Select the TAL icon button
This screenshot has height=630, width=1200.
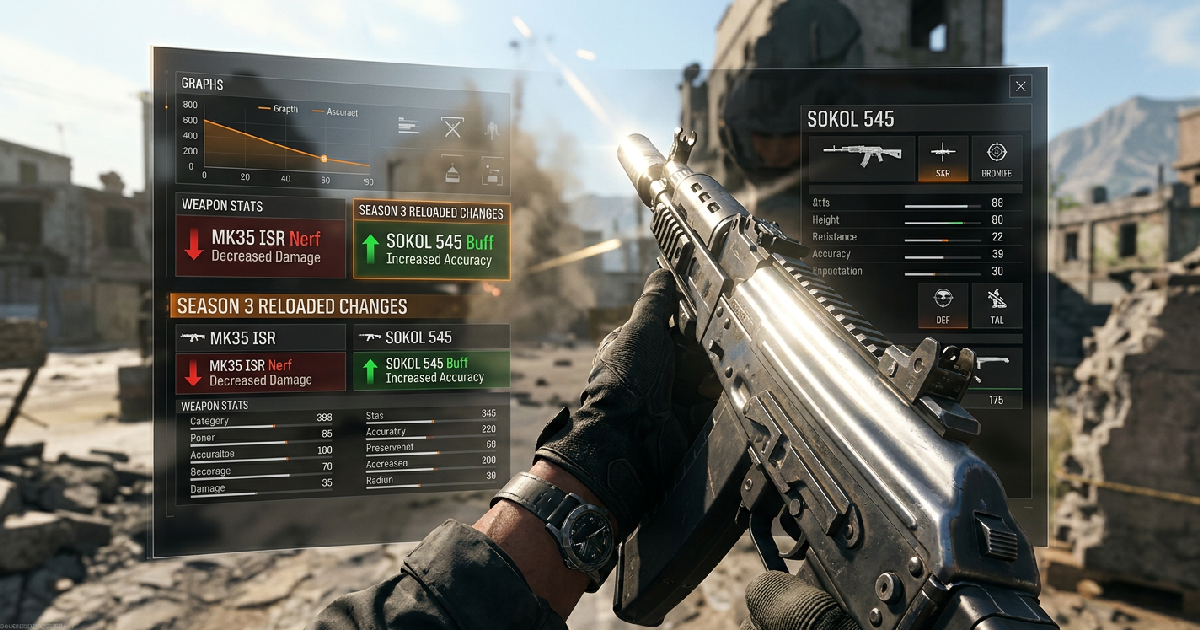pos(997,305)
